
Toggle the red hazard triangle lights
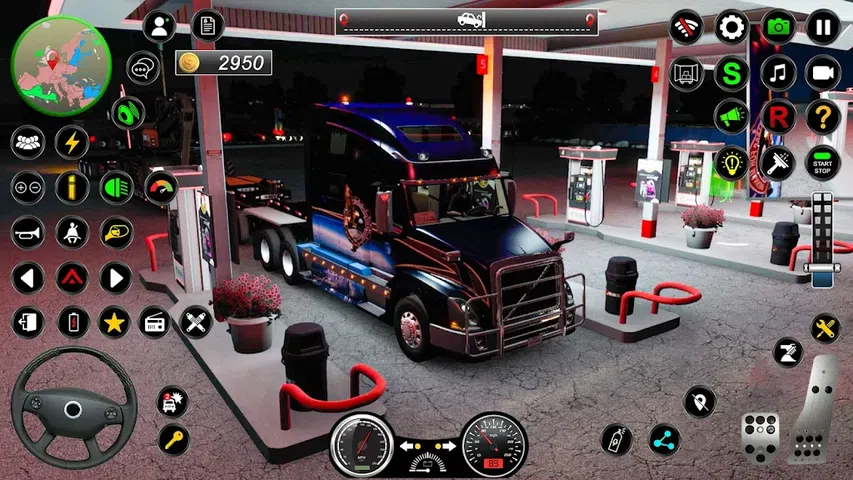click(x=72, y=277)
